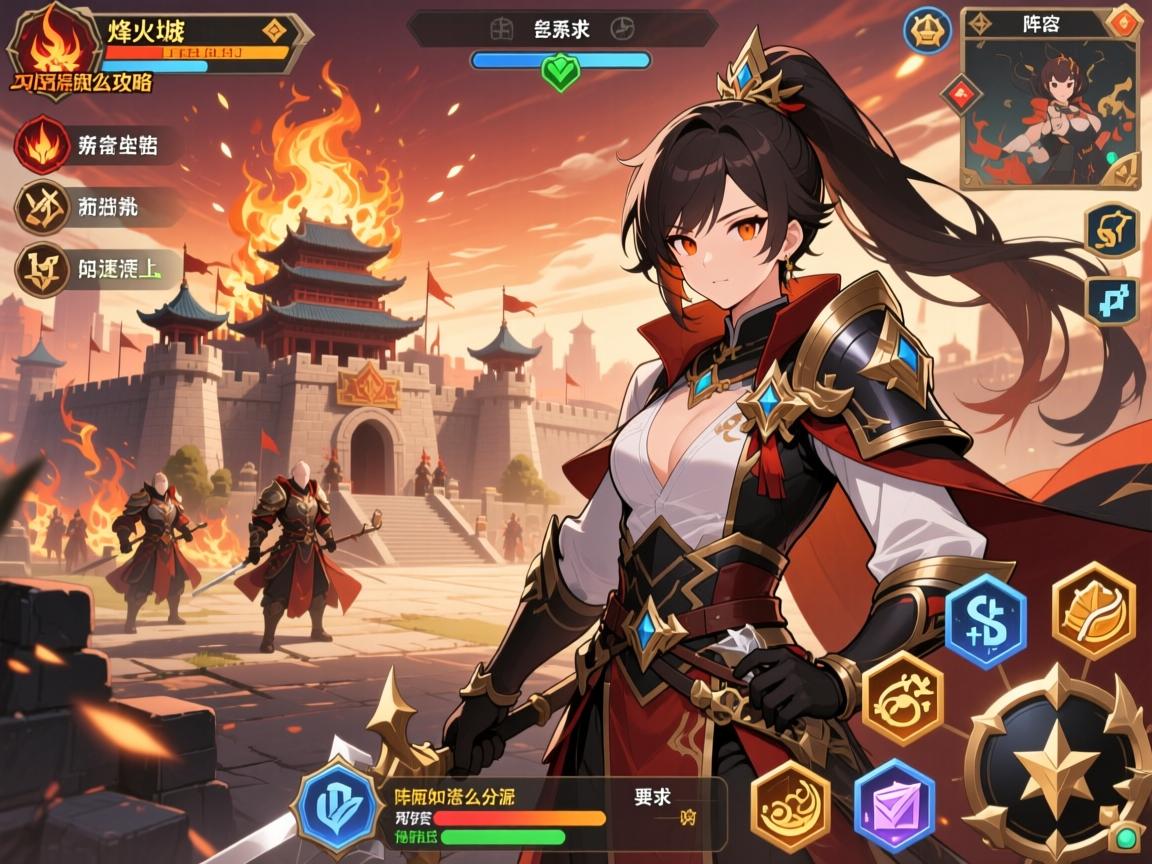Choose the third left-side emblem menu entry
1152x864 pixels.
tap(41, 269)
